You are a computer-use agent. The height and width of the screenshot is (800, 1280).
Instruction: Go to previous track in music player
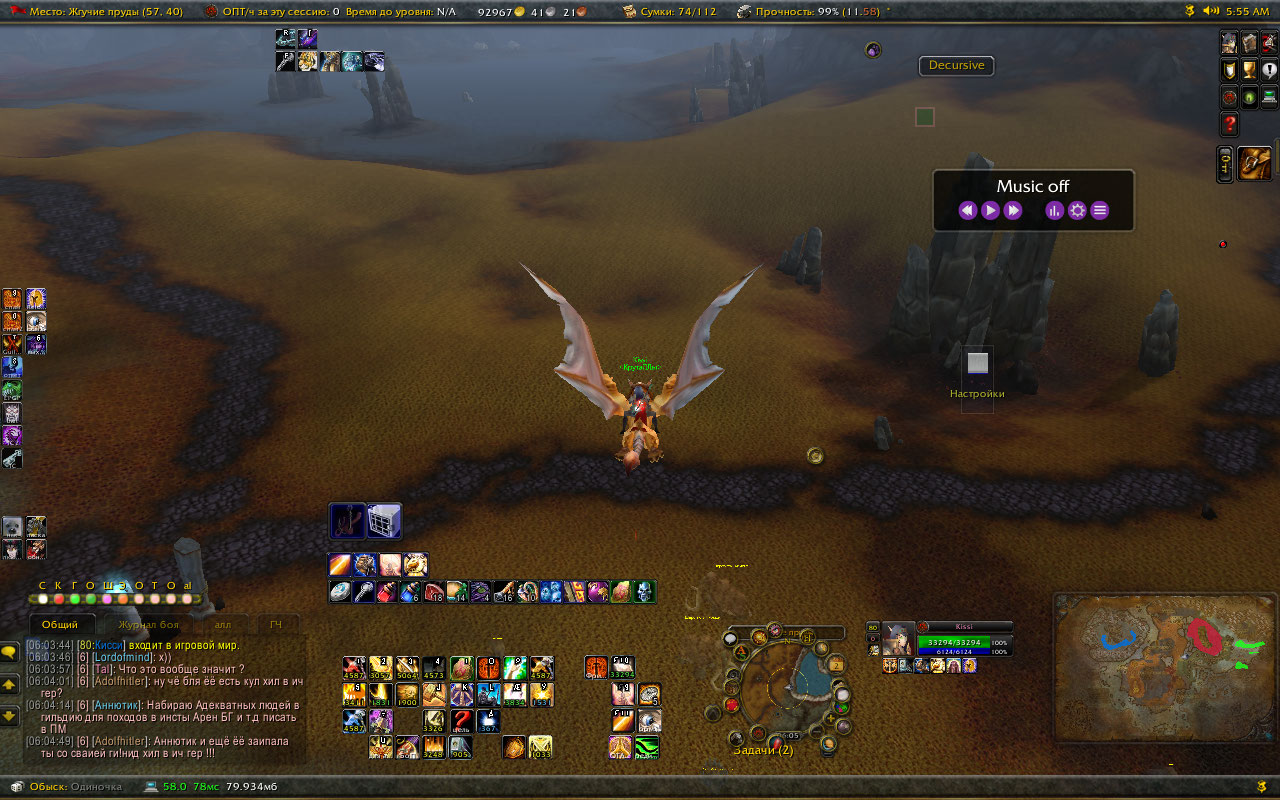967,210
